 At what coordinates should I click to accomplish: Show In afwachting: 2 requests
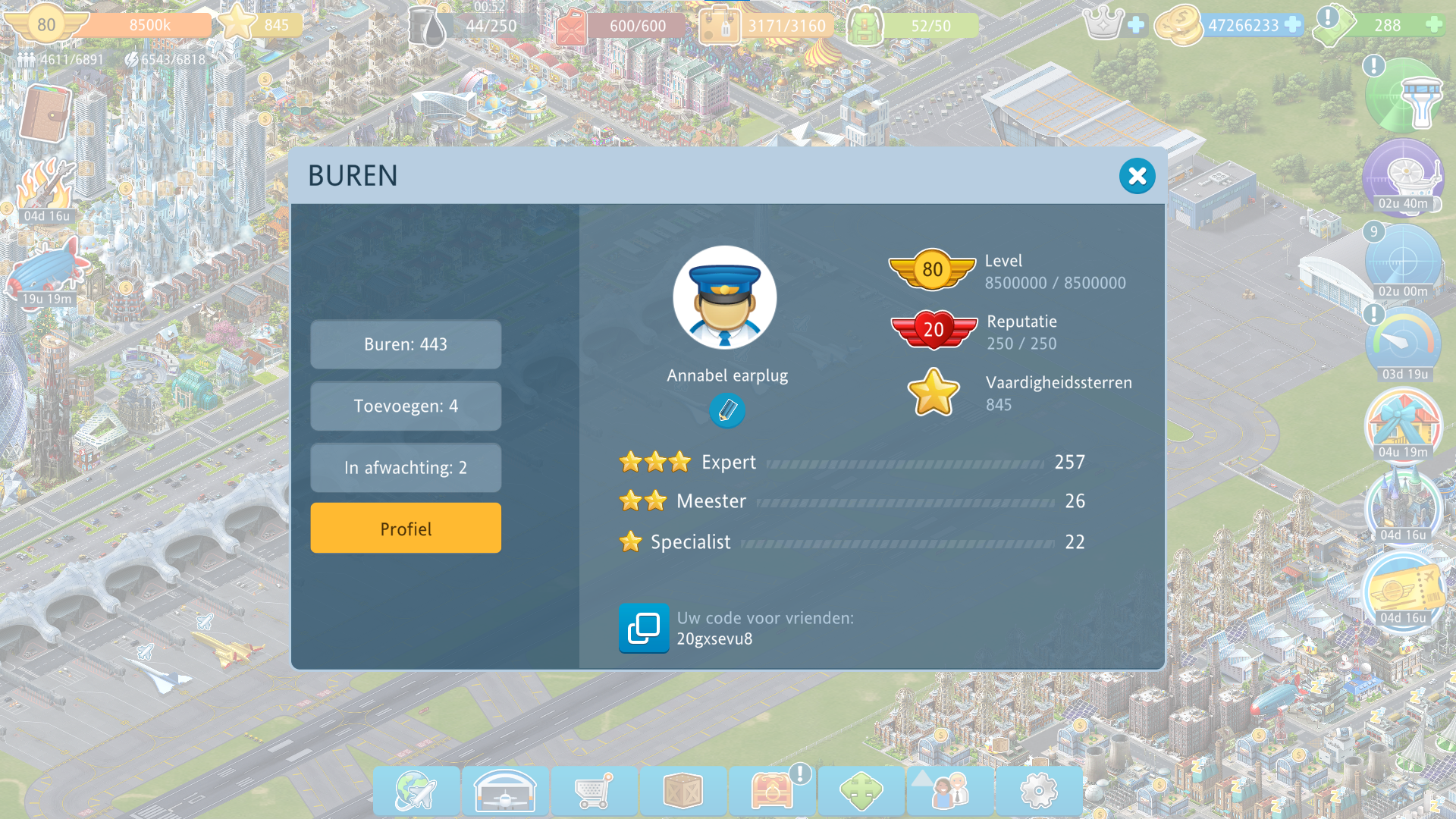tap(406, 468)
